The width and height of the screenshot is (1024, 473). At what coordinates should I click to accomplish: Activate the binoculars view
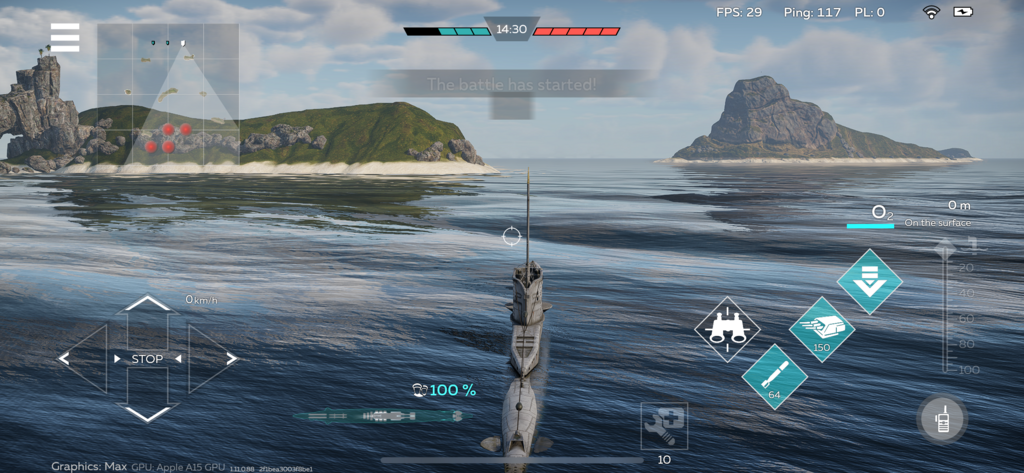pyautogui.click(x=727, y=329)
